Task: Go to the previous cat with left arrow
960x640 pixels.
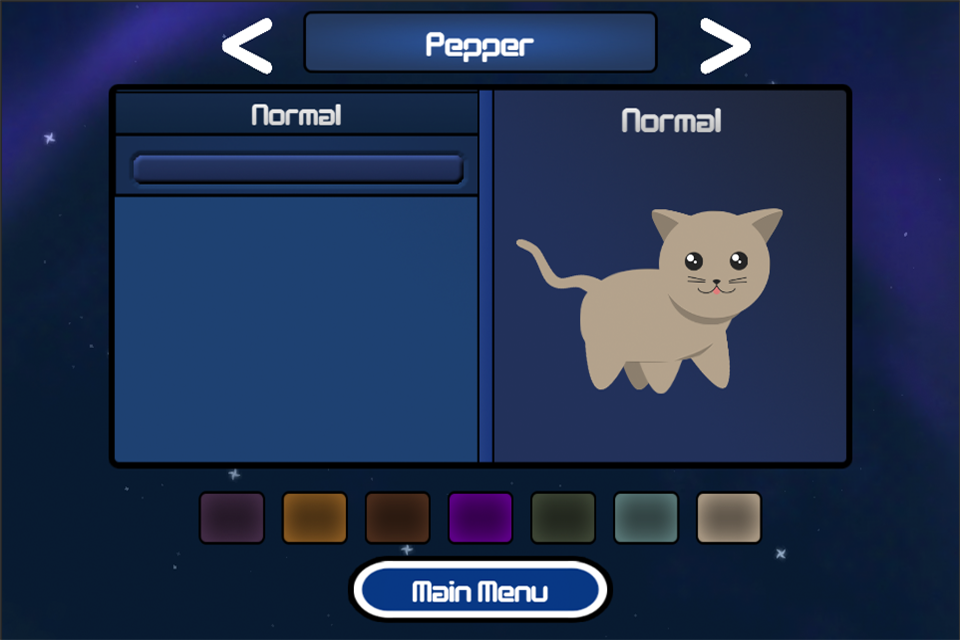Action: pyautogui.click(x=246, y=45)
